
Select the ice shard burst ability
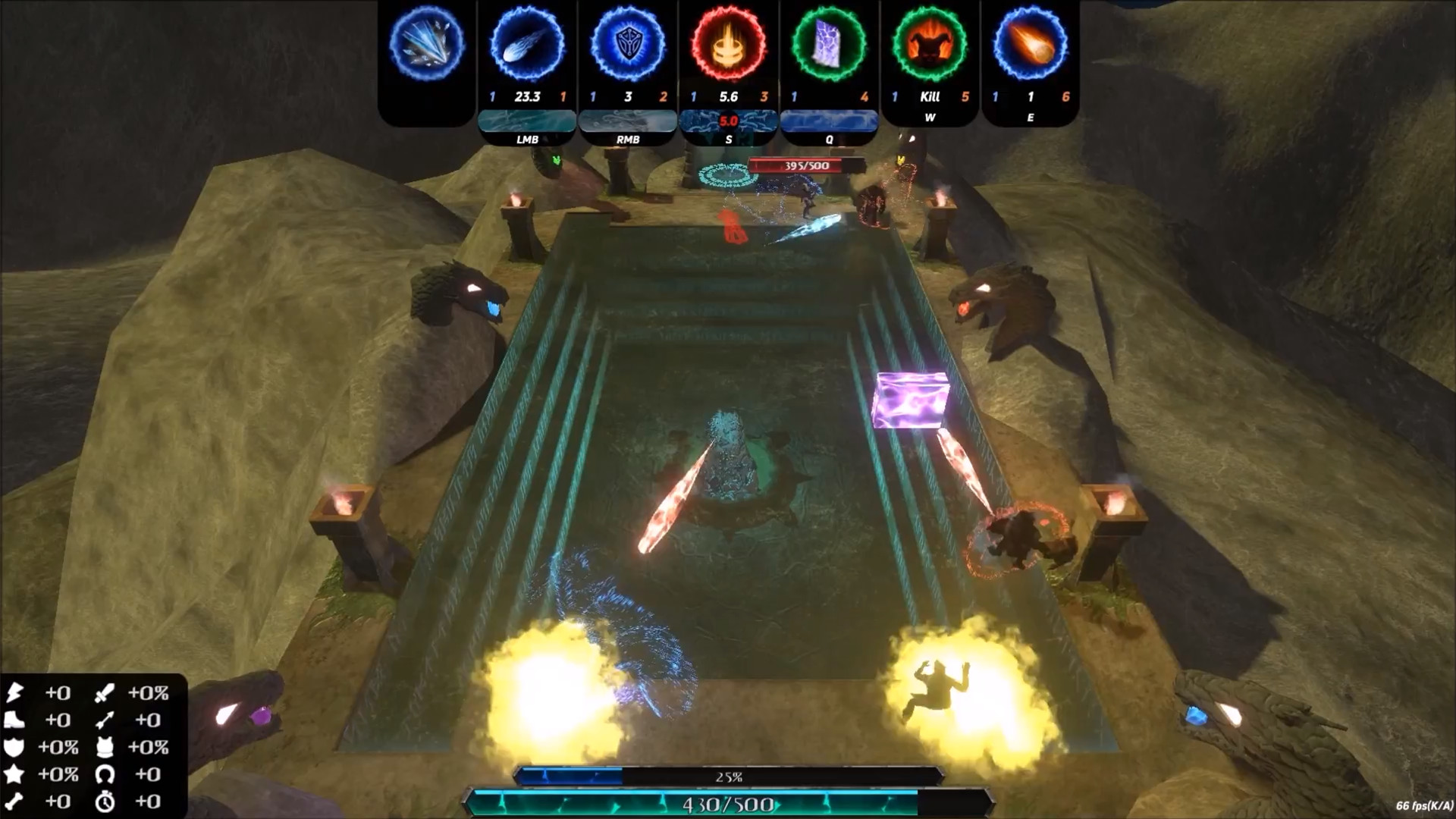click(427, 43)
